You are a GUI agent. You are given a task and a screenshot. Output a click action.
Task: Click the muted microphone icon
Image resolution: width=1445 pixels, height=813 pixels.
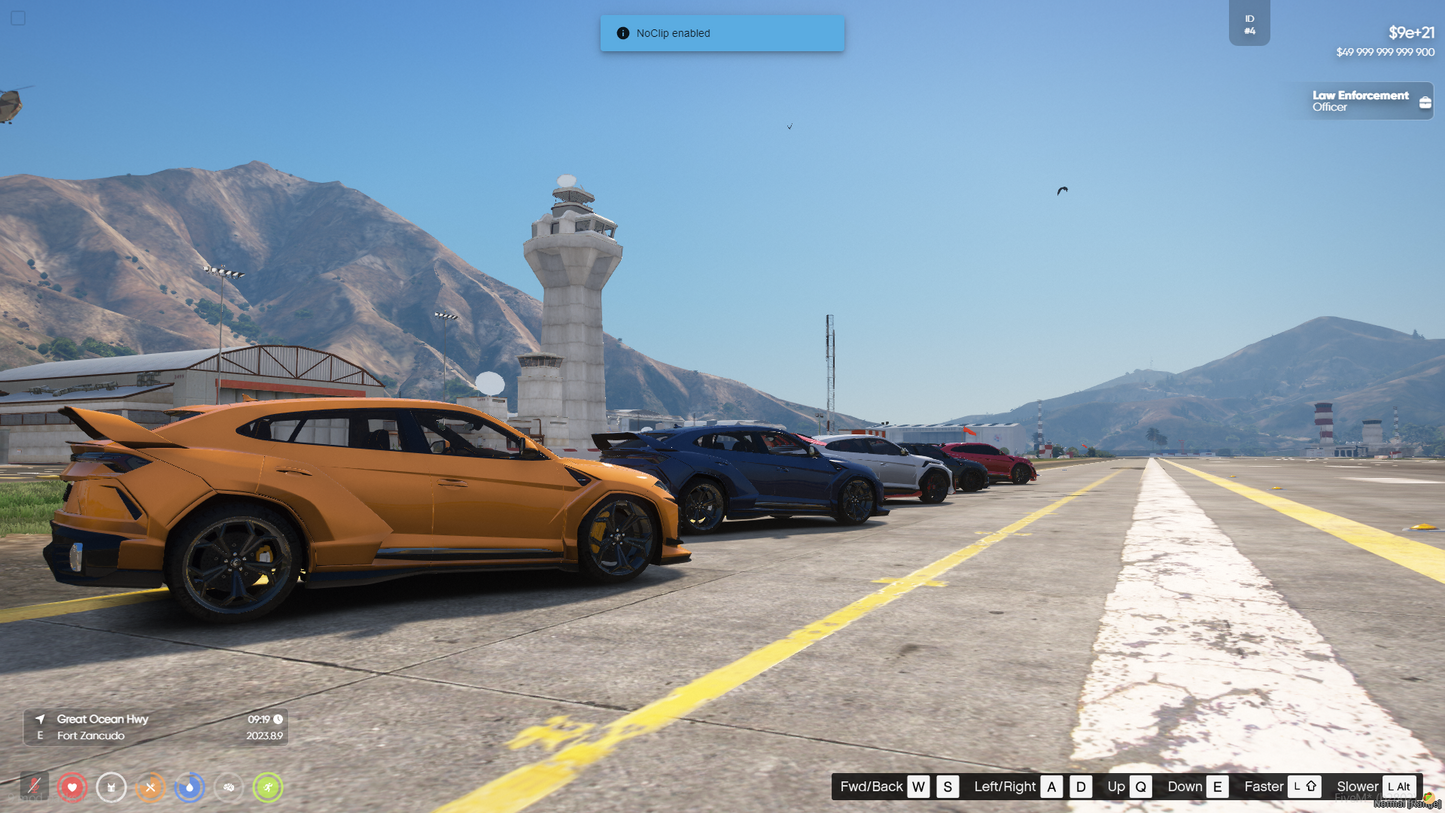point(34,787)
